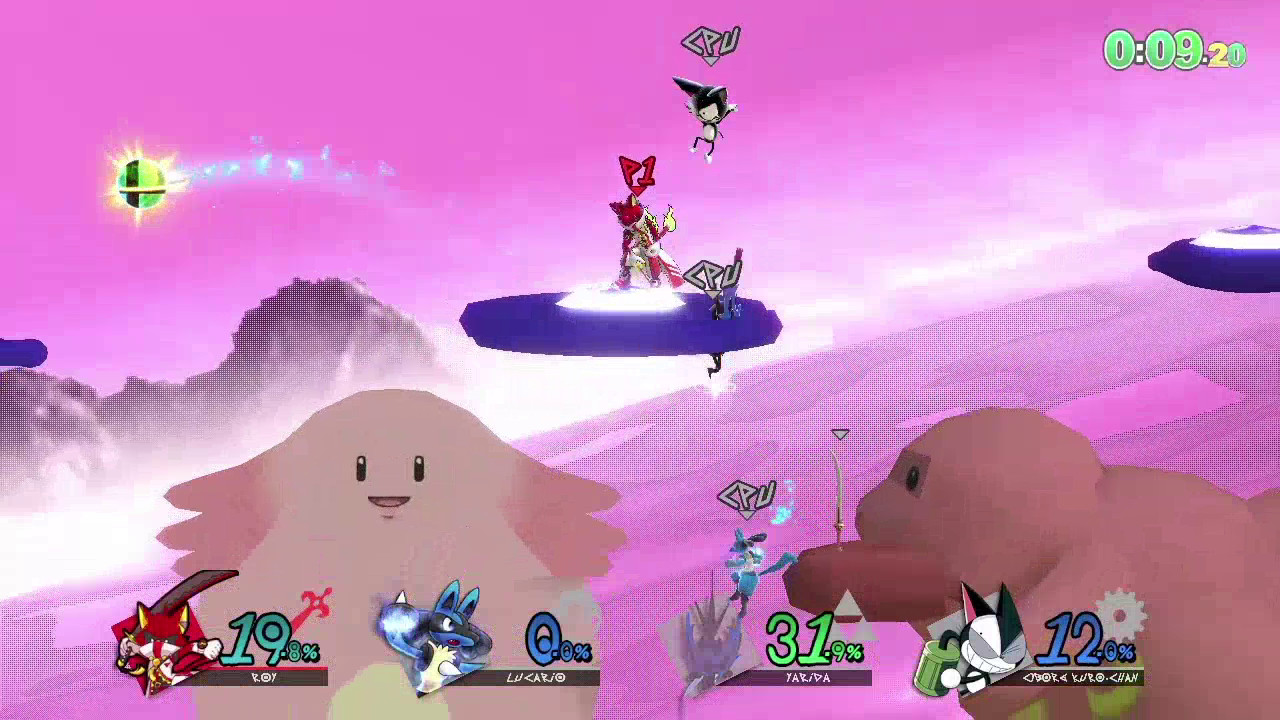Image resolution: width=1280 pixels, height=720 pixels.
Task: Click the red P1 tag above Roy
Action: pos(638,169)
